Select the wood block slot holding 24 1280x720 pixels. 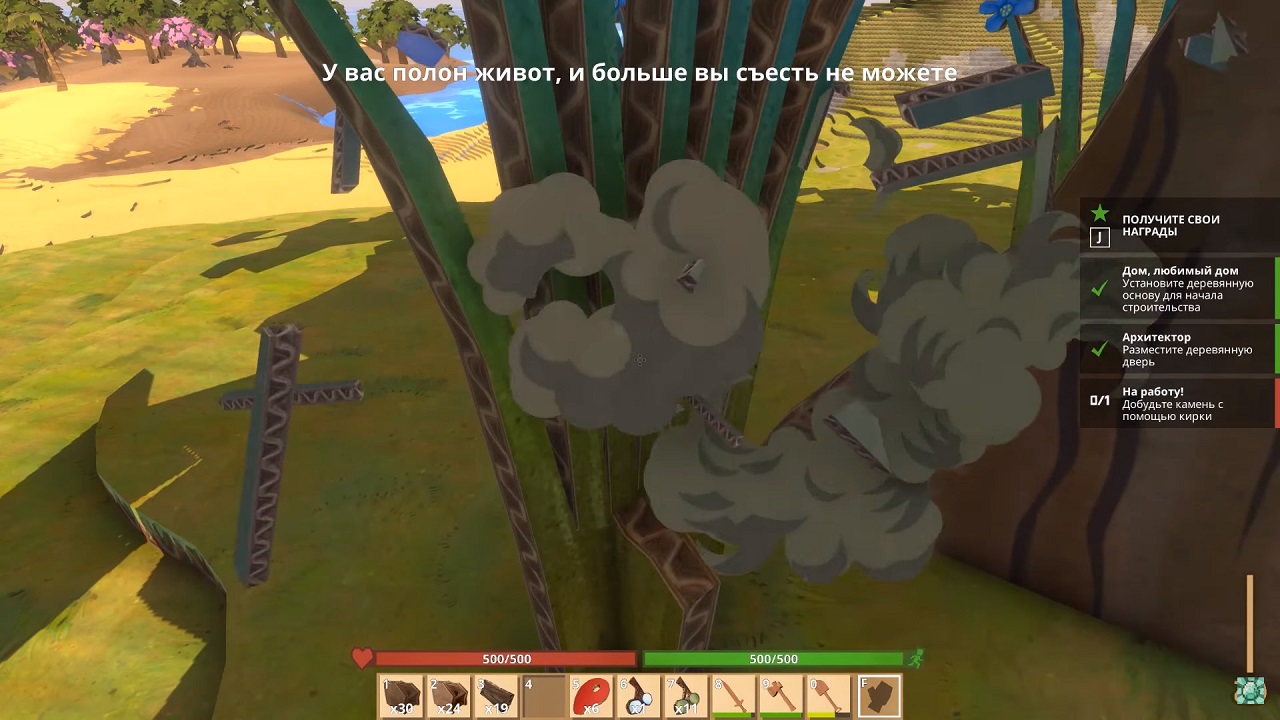(x=450, y=696)
